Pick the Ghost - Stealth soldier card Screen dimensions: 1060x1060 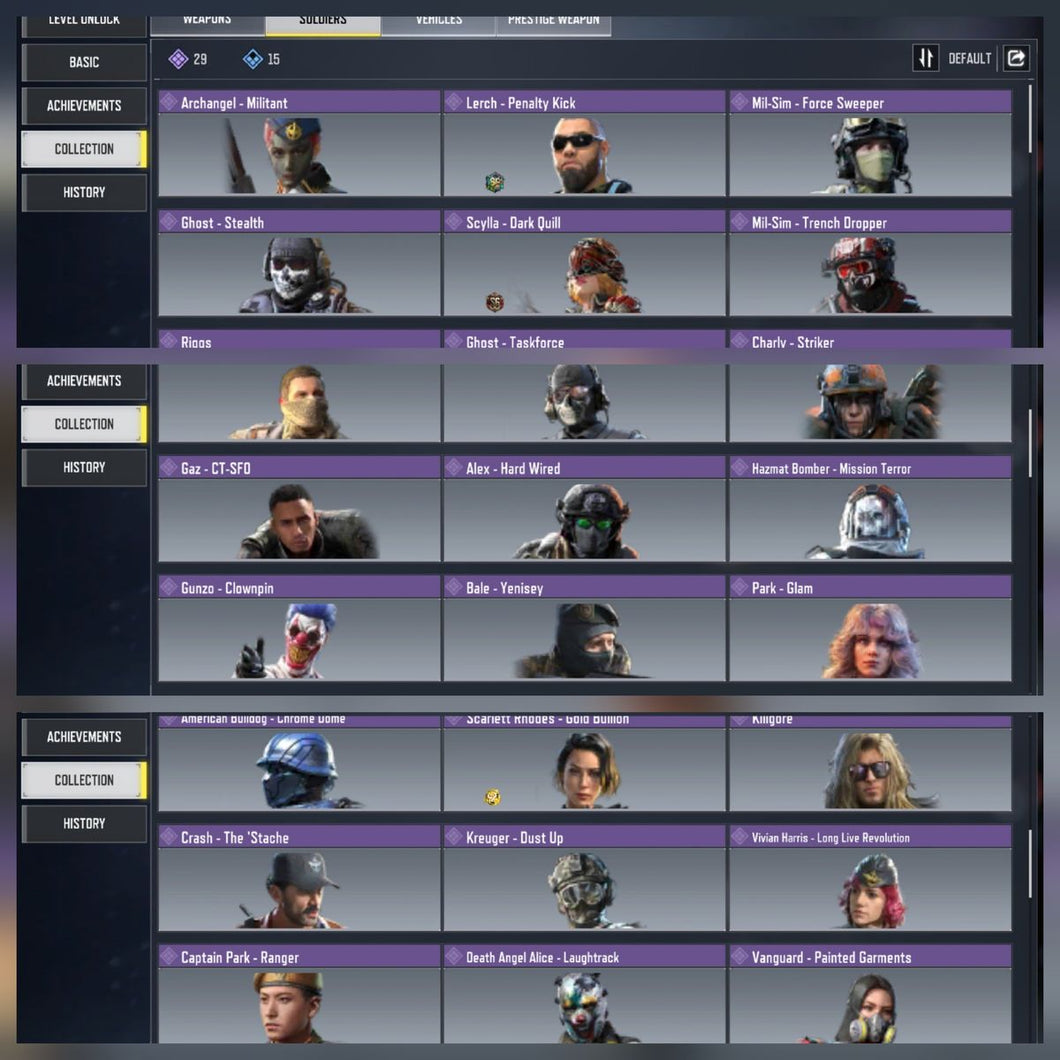pyautogui.click(x=299, y=264)
